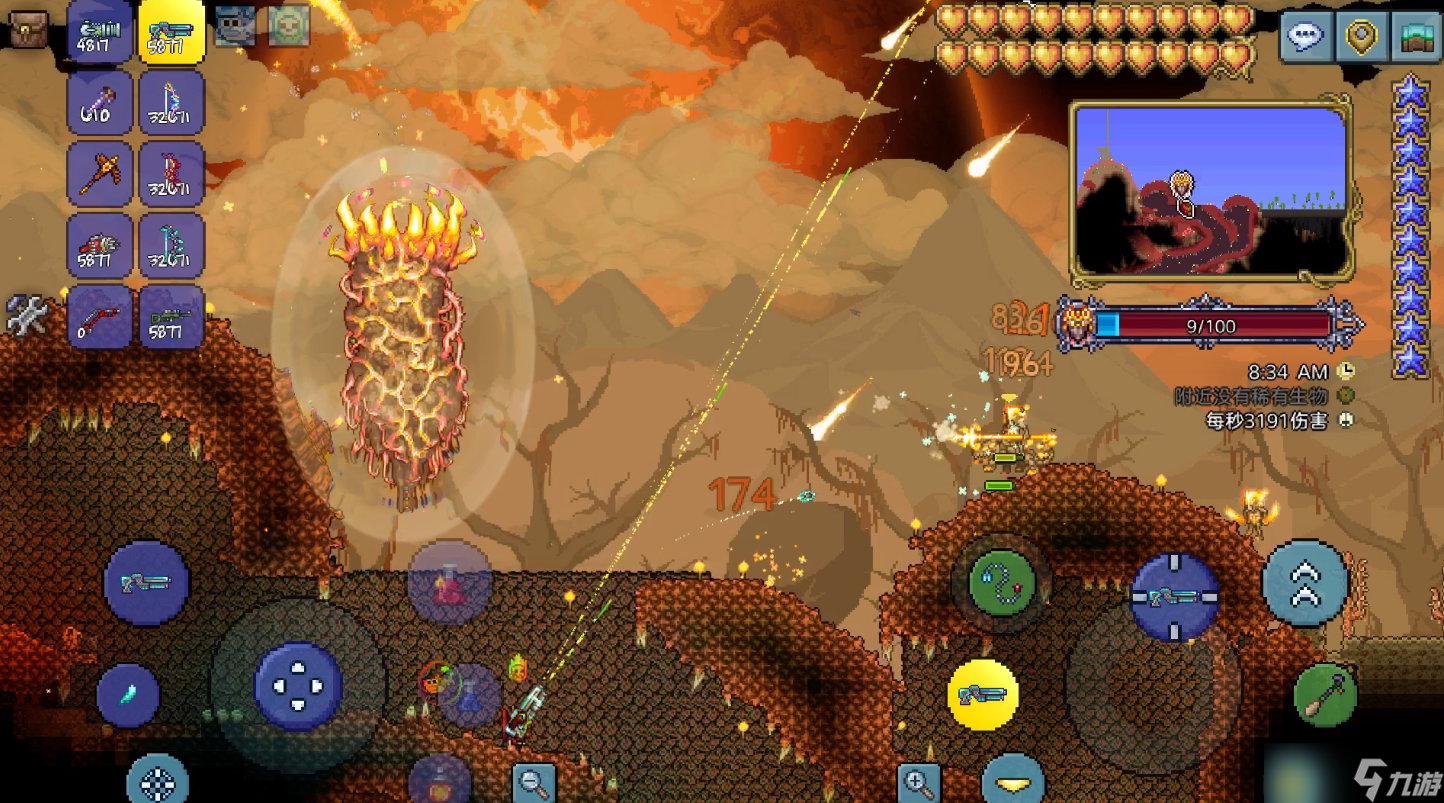
Task: Open the inventory backpack
Action: 29,29
